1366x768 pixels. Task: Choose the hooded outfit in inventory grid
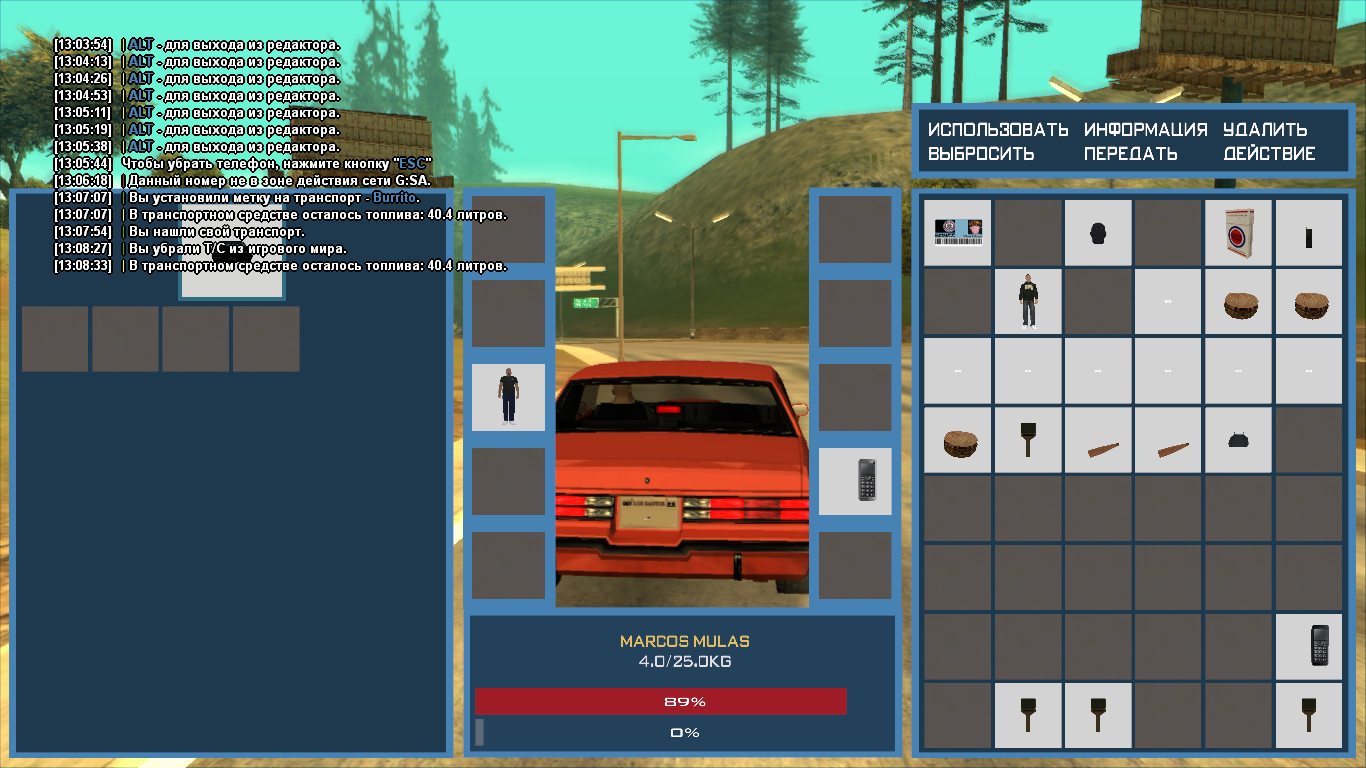coord(1027,301)
